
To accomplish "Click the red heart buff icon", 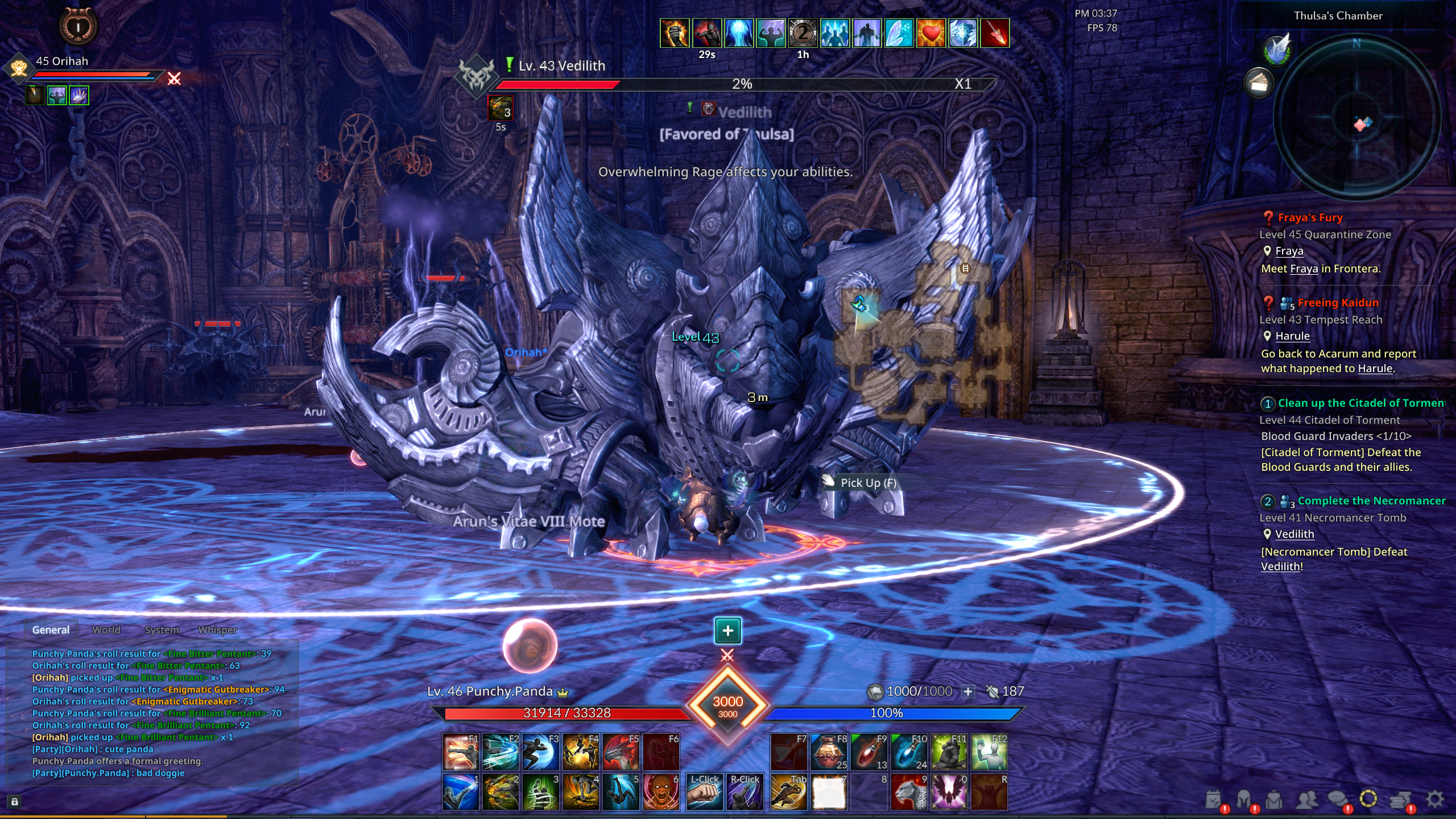I will point(930,33).
